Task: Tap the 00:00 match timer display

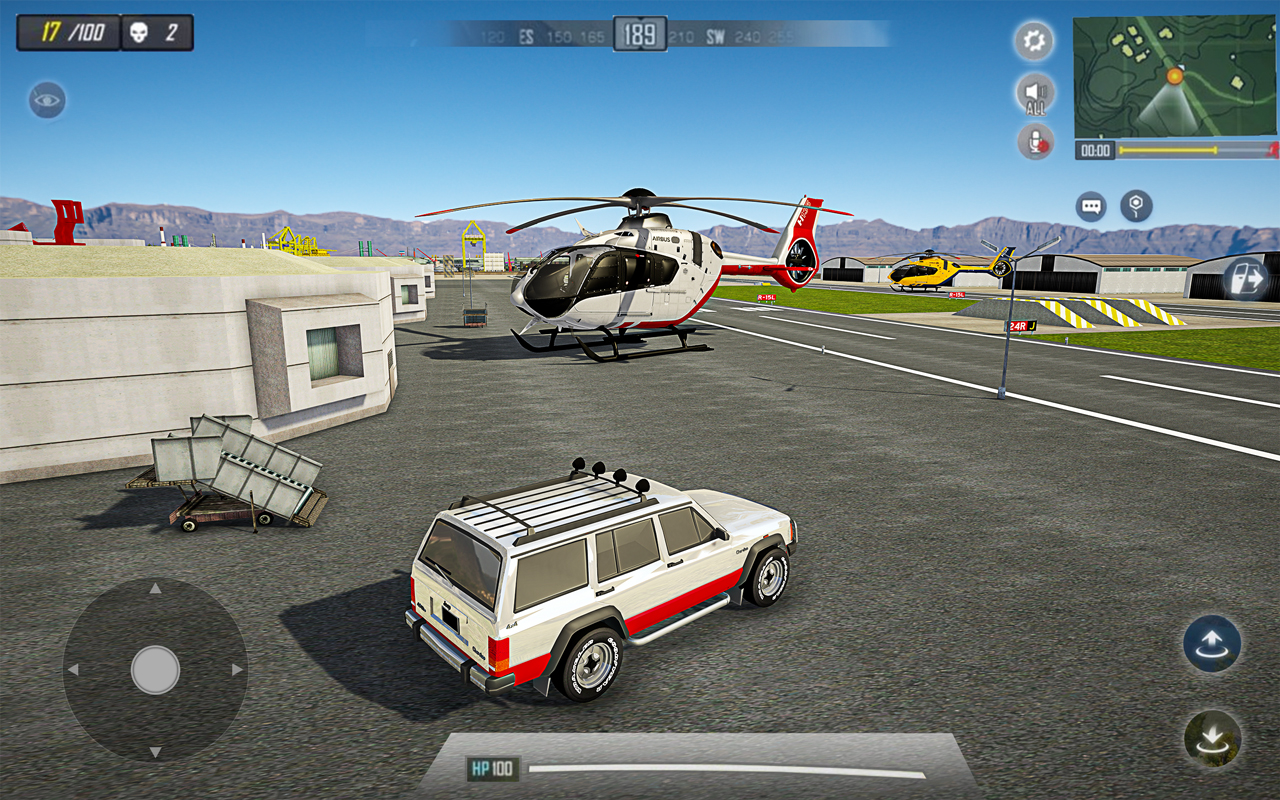Action: pyautogui.click(x=1096, y=150)
